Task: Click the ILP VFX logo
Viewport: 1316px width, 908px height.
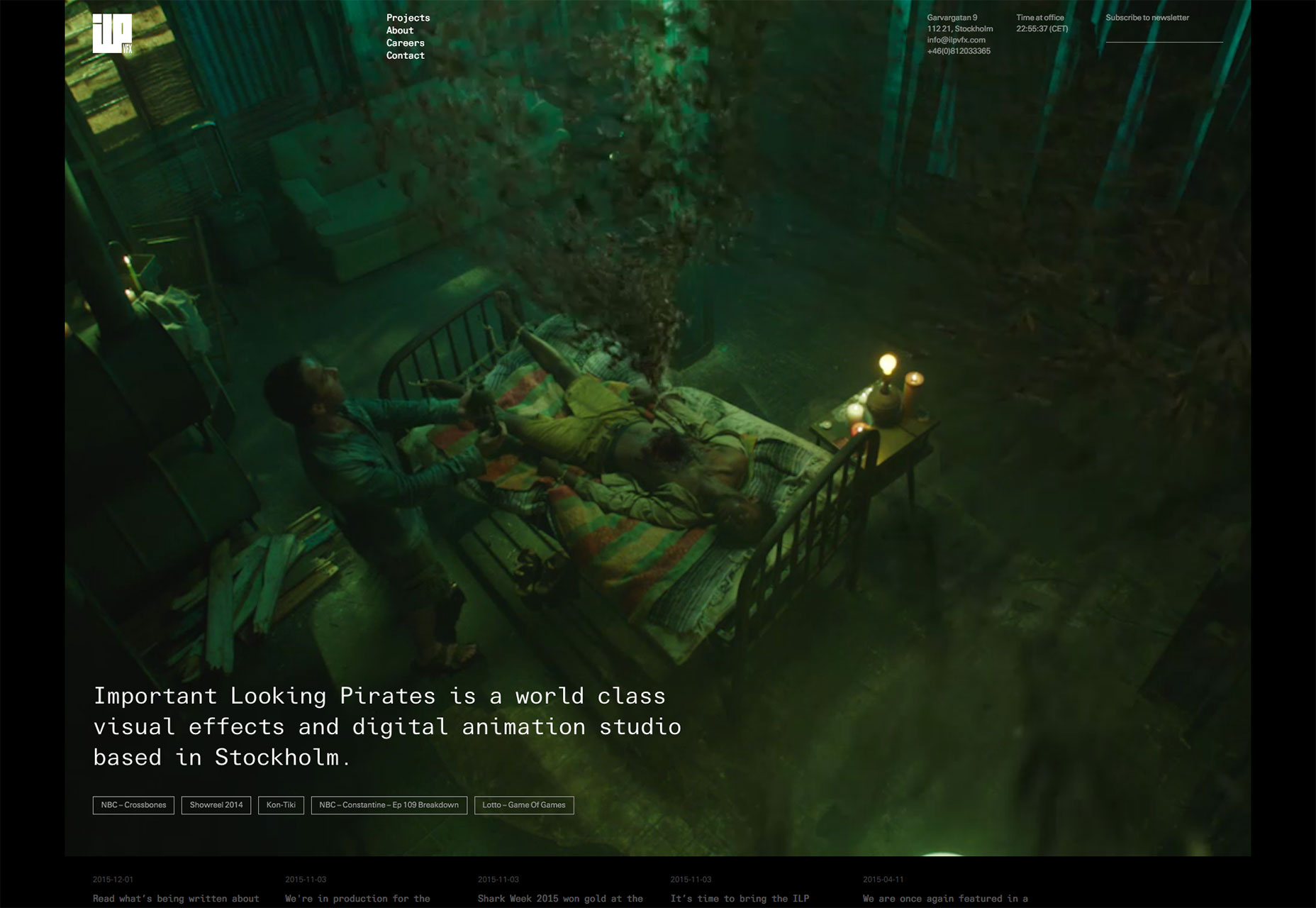Action: click(112, 34)
